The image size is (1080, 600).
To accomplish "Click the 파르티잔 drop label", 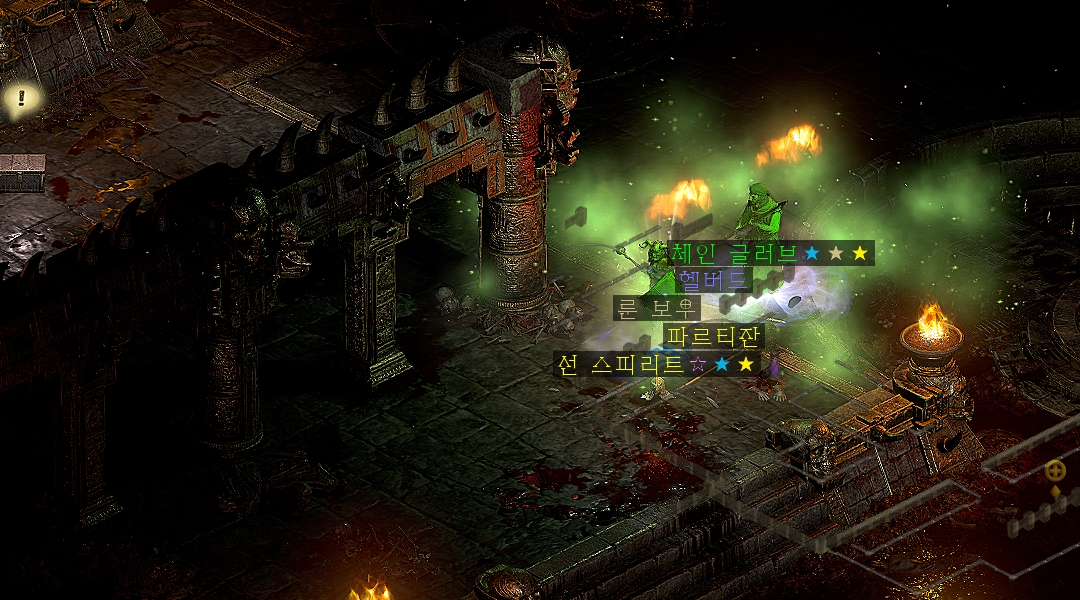I will click(713, 335).
